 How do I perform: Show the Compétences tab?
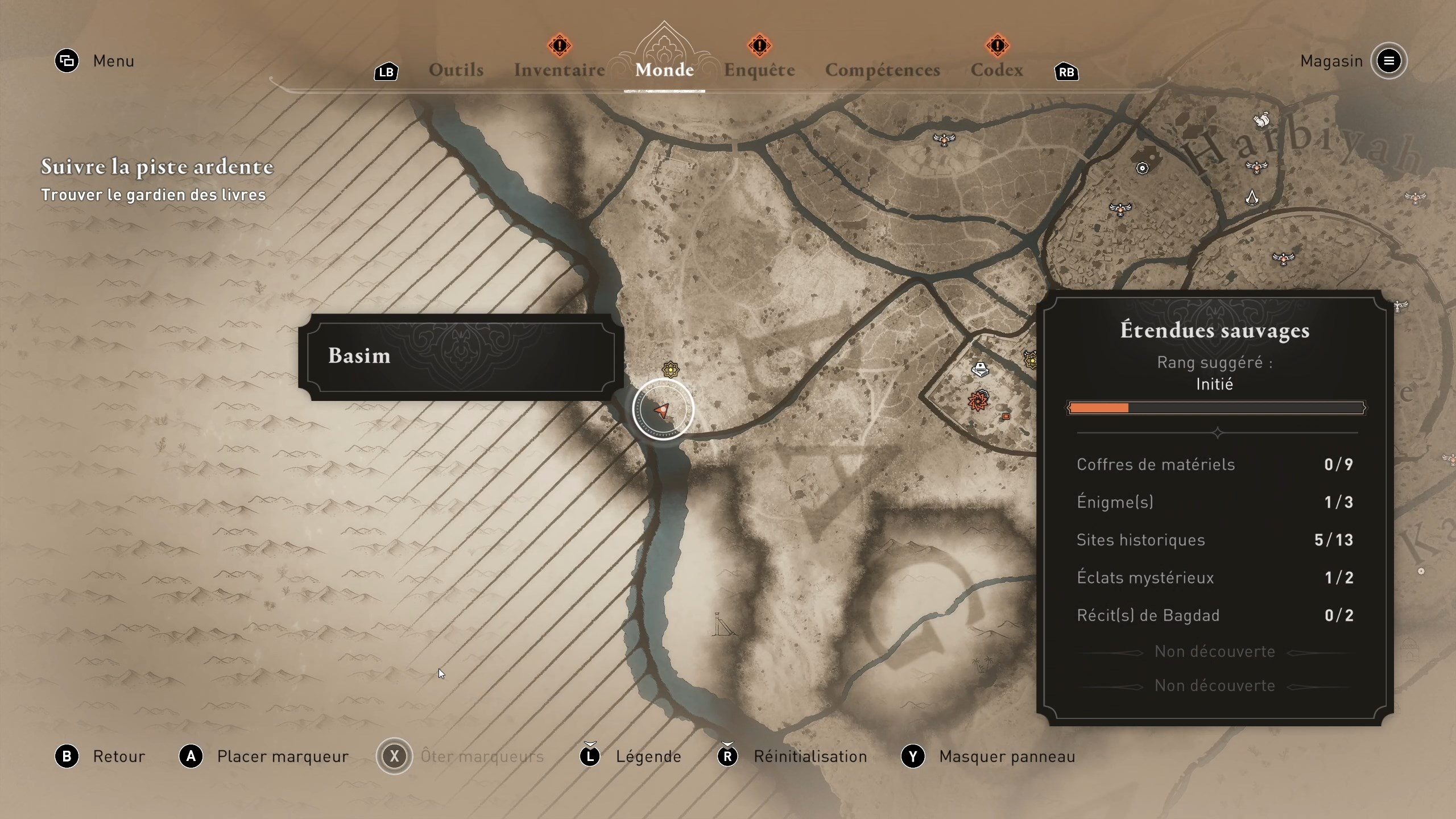point(882,70)
